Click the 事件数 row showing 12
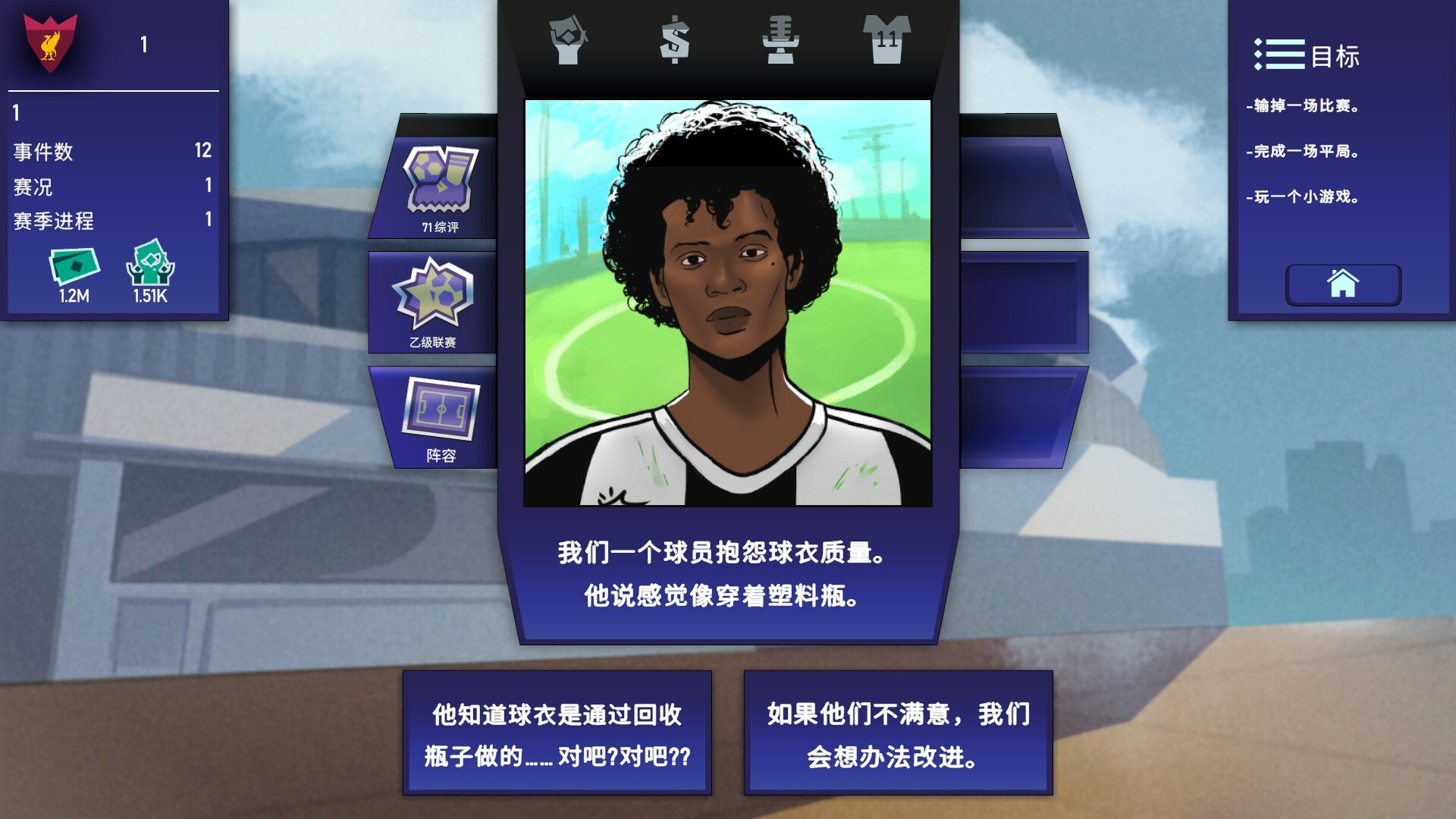This screenshot has height=819, width=1456. tap(114, 151)
